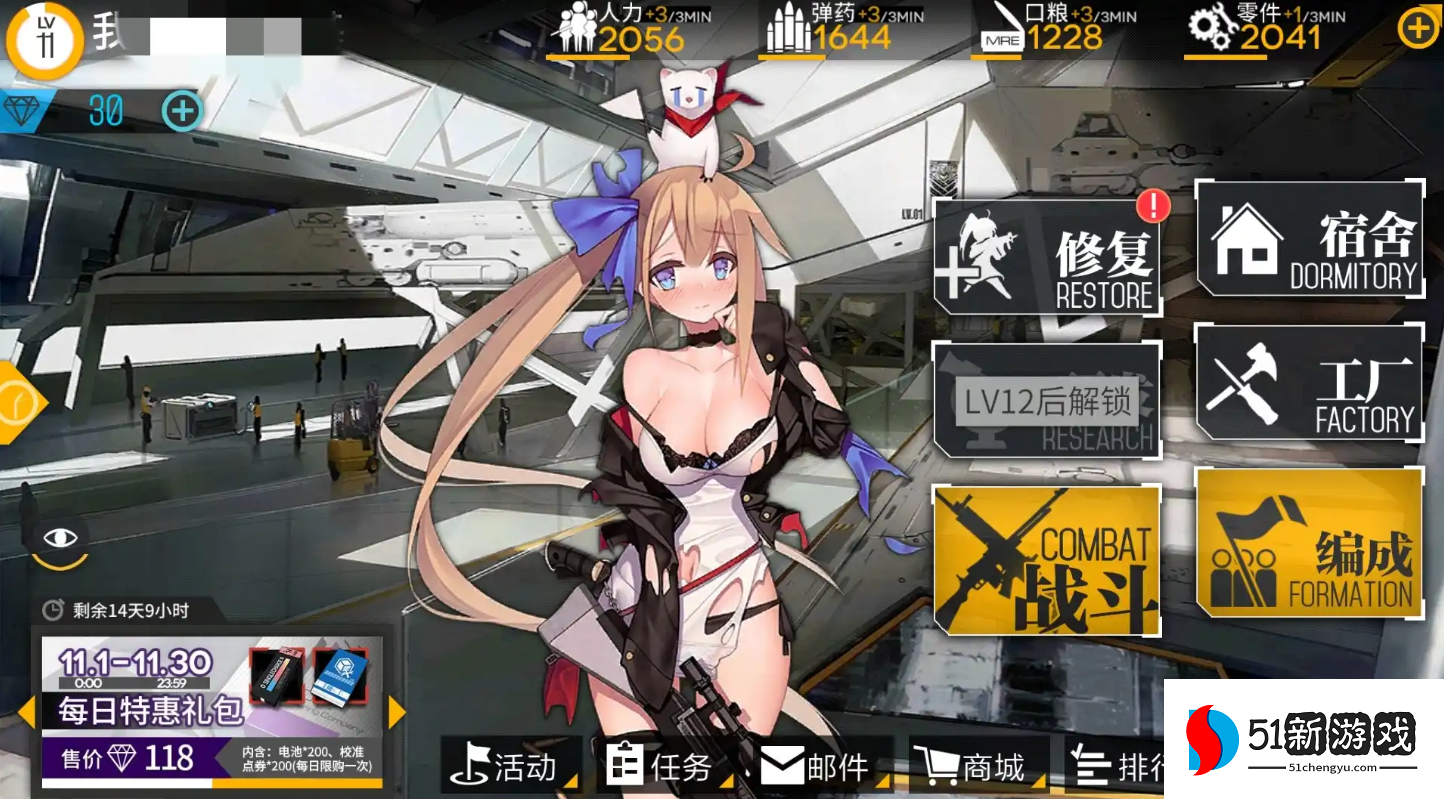Open events via the 活动 flag icon
Screen dimensions: 1444x799
[510, 766]
